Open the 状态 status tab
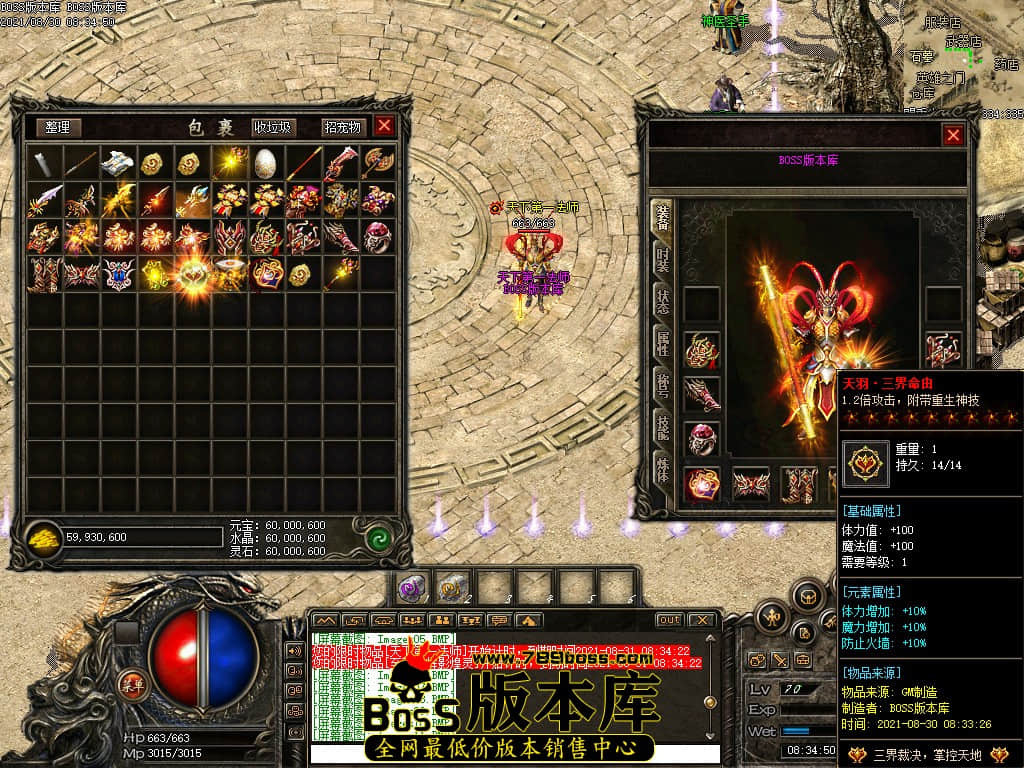This screenshot has height=768, width=1024. tap(662, 302)
